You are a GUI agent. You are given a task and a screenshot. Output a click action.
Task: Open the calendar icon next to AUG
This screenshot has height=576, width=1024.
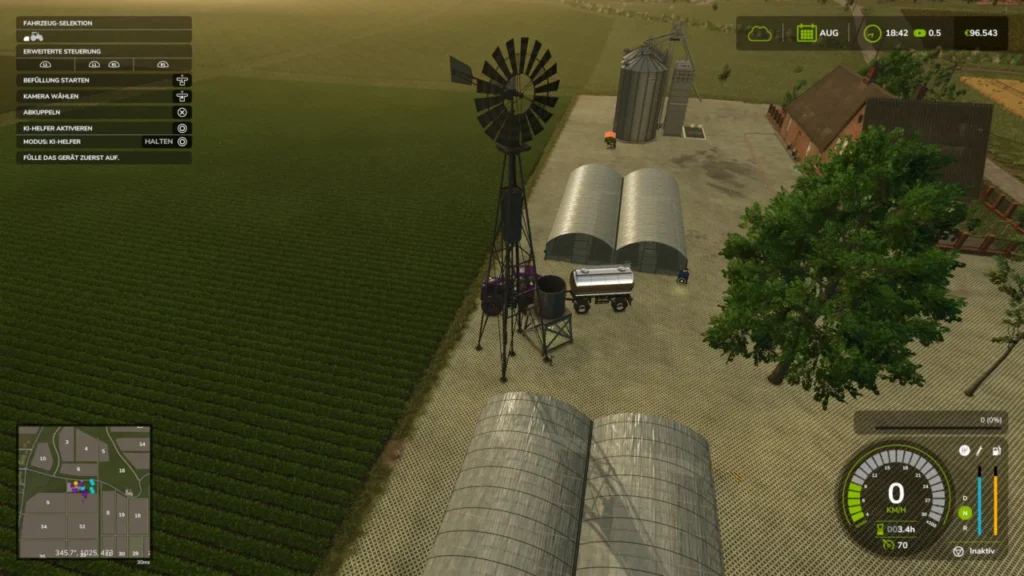806,33
